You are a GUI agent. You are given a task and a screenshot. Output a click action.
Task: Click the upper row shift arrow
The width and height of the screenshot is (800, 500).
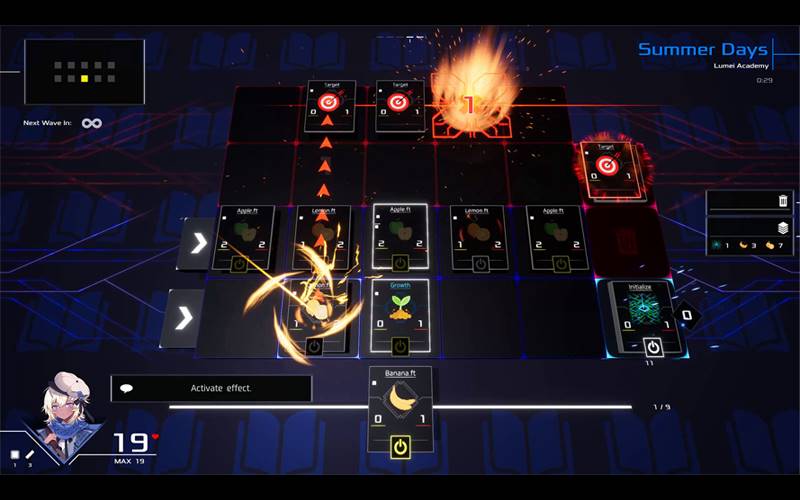(197, 244)
